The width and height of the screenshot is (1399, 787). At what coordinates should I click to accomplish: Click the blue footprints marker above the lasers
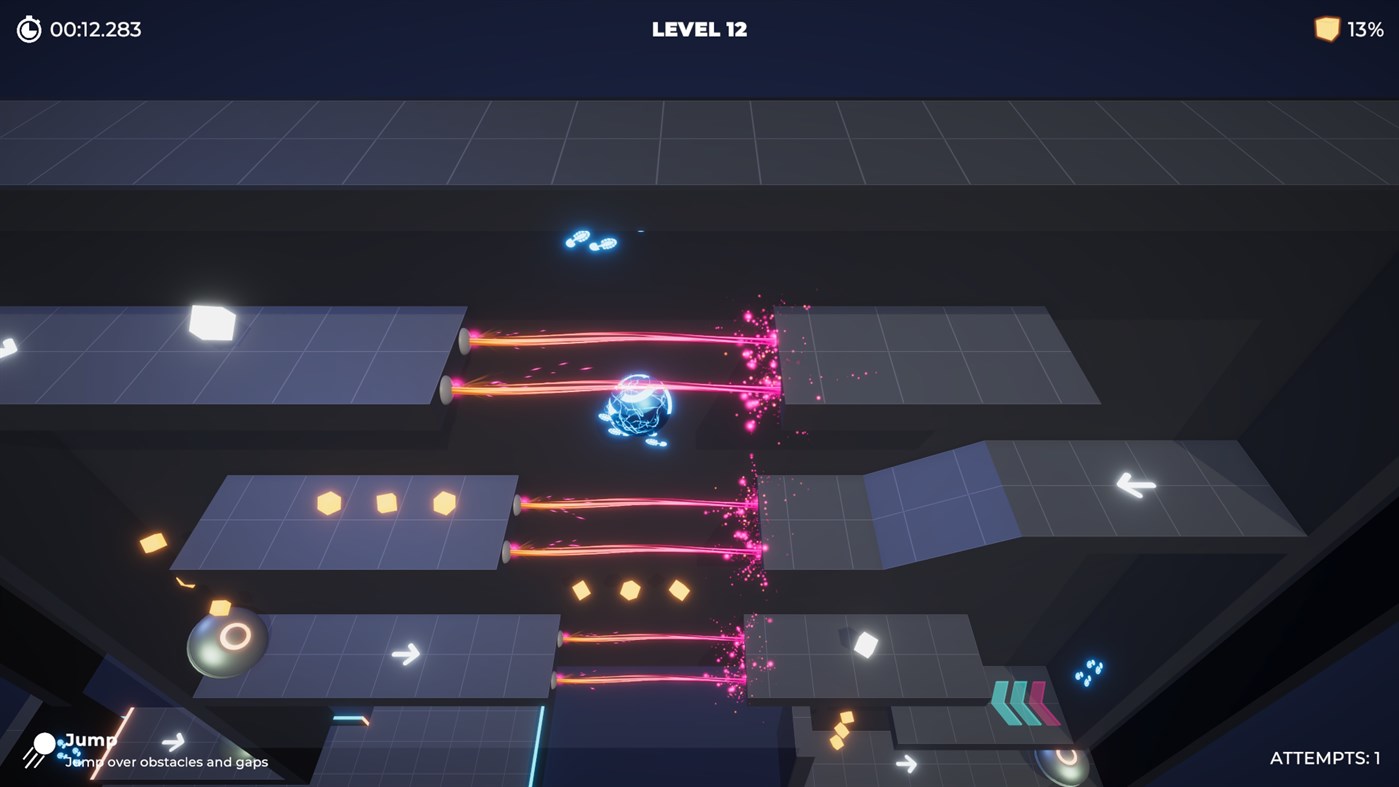pyautogui.click(x=592, y=240)
